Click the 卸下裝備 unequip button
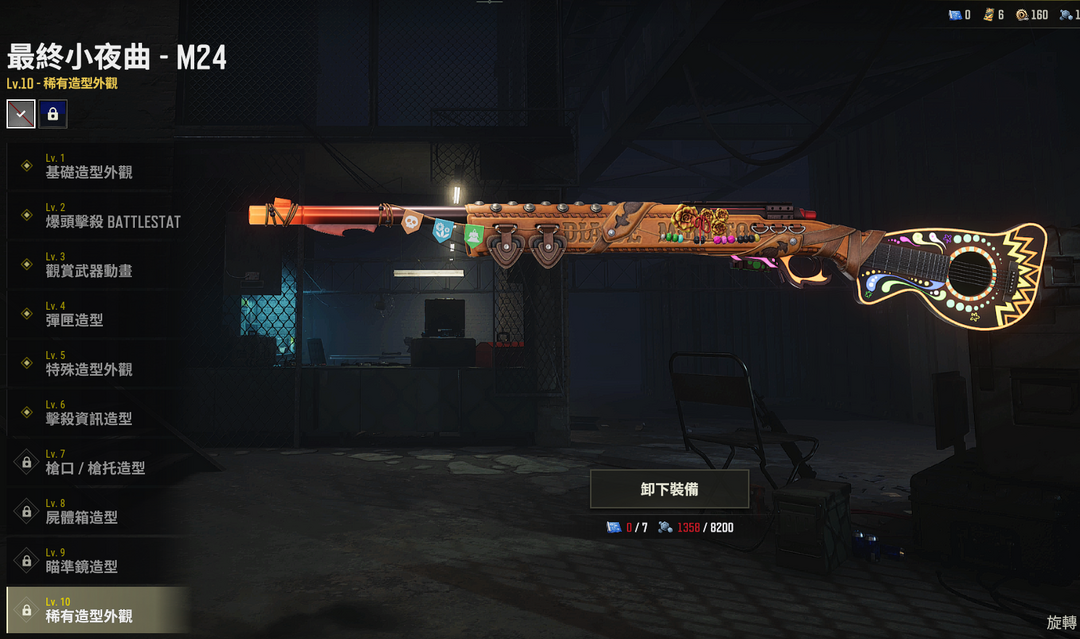Image resolution: width=1080 pixels, height=639 pixels. [669, 489]
